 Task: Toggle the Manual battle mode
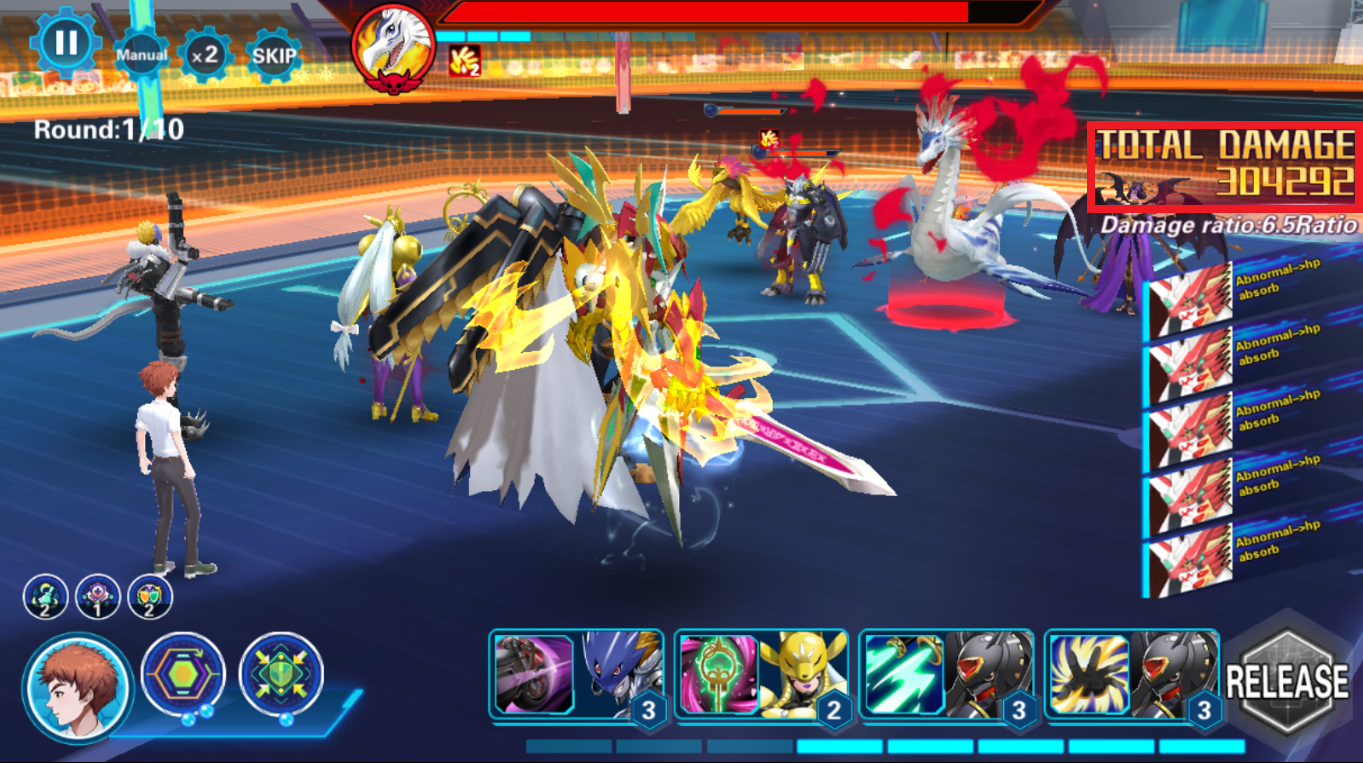tap(141, 55)
